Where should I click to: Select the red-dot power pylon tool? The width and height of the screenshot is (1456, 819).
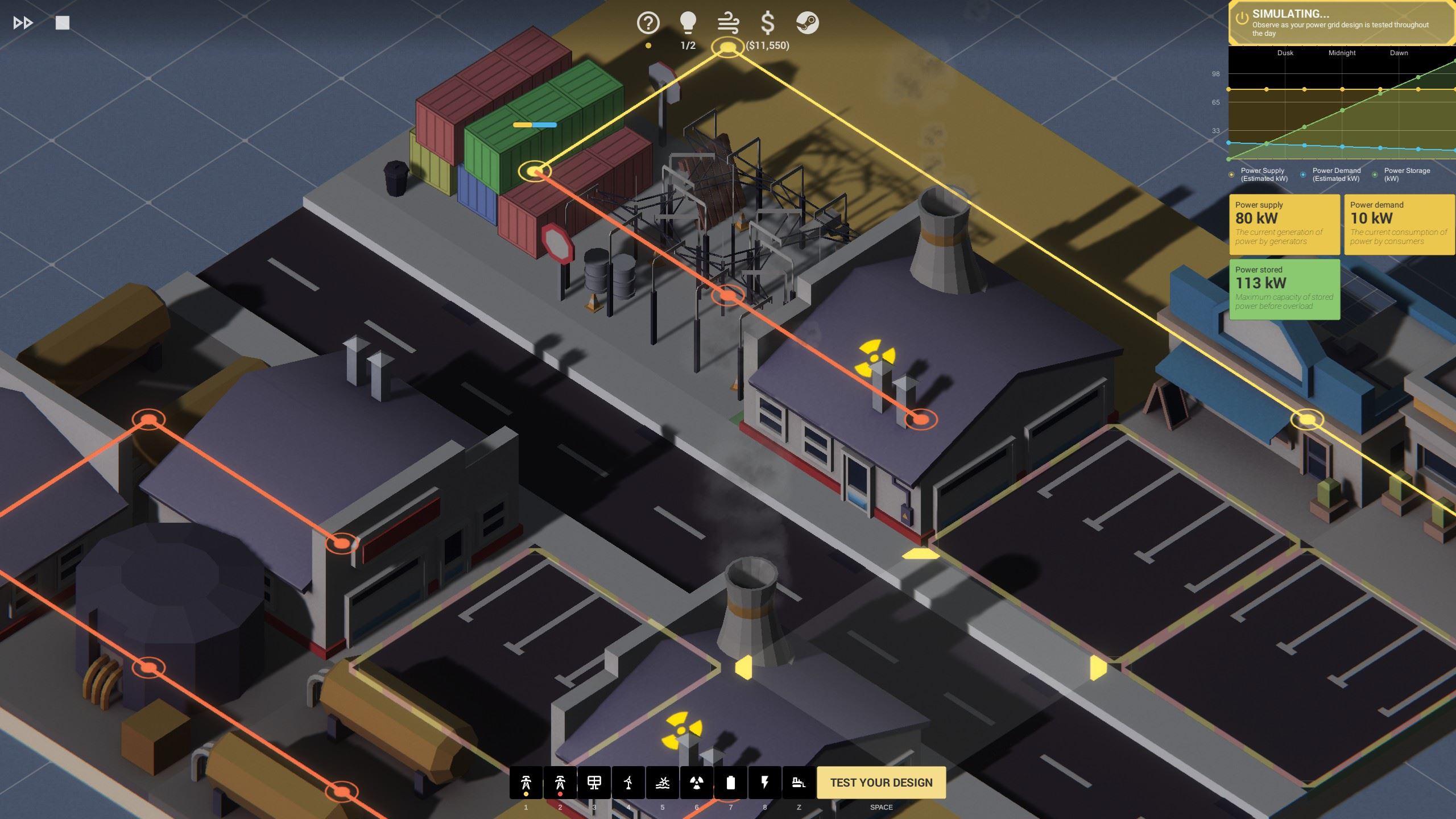(560, 783)
